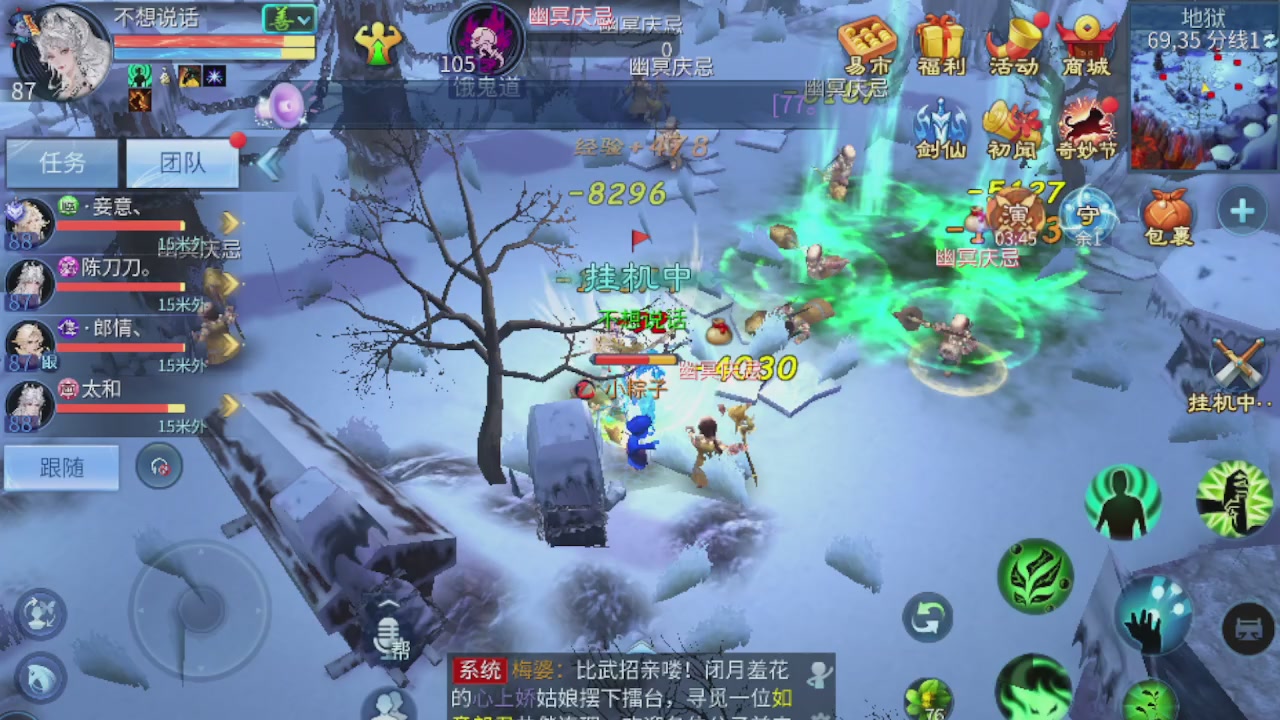This screenshot has width=1280, height=720.
Task: Switch to the 团队 (team) tab
Action: click(x=183, y=163)
